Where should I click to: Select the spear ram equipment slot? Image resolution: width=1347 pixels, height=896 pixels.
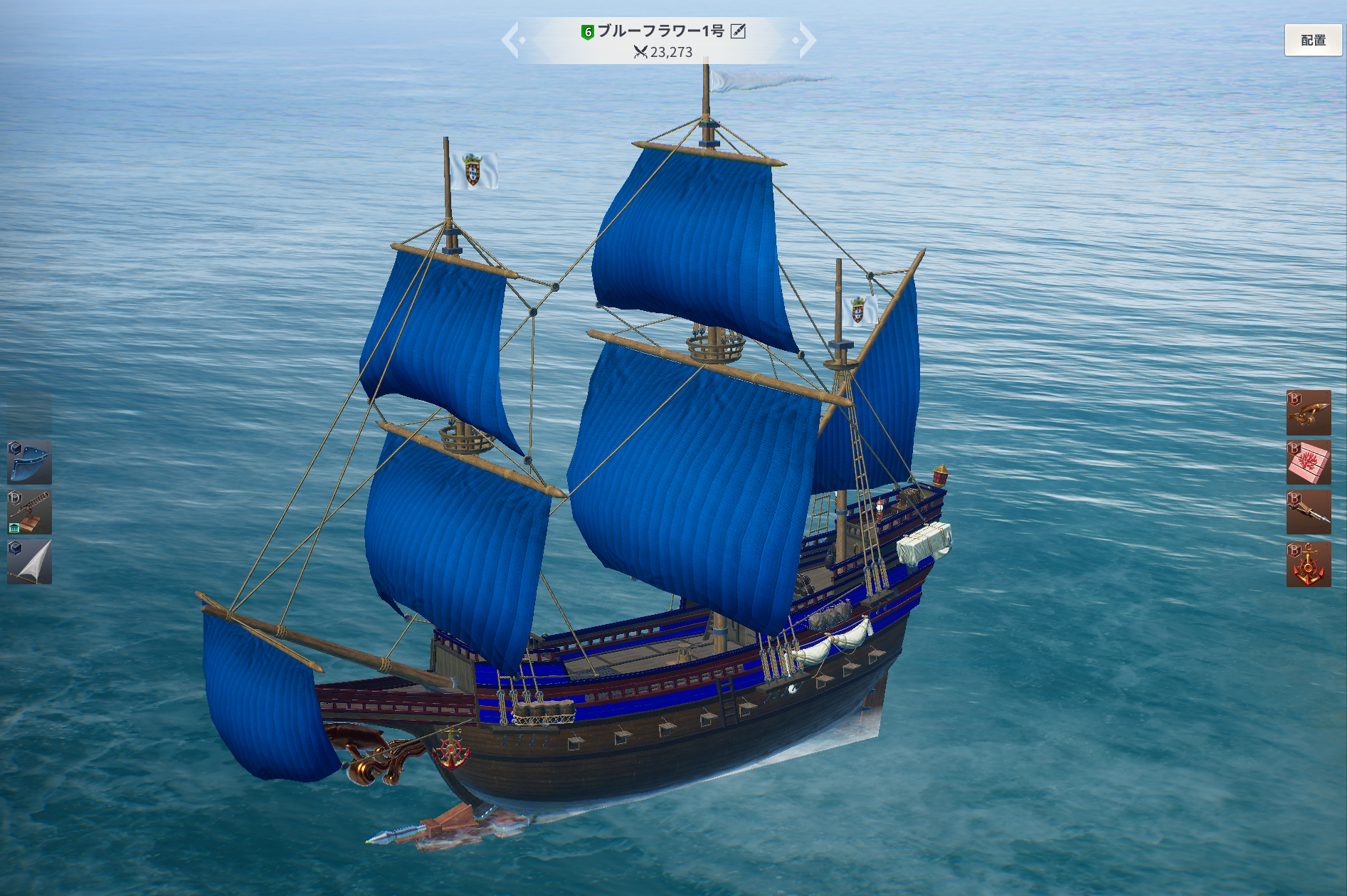click(x=1308, y=512)
